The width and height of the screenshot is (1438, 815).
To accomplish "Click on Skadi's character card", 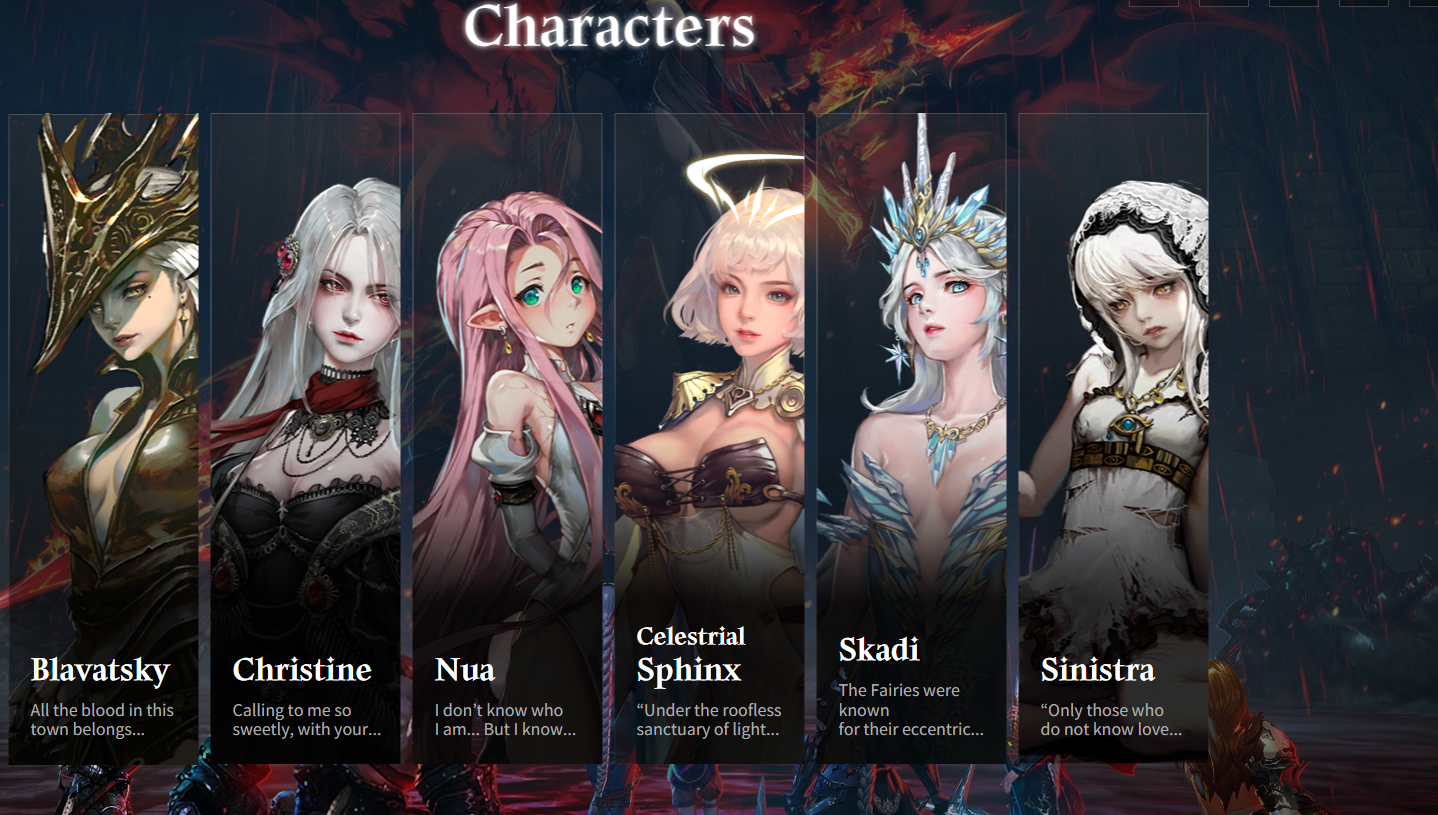I will coord(911,438).
